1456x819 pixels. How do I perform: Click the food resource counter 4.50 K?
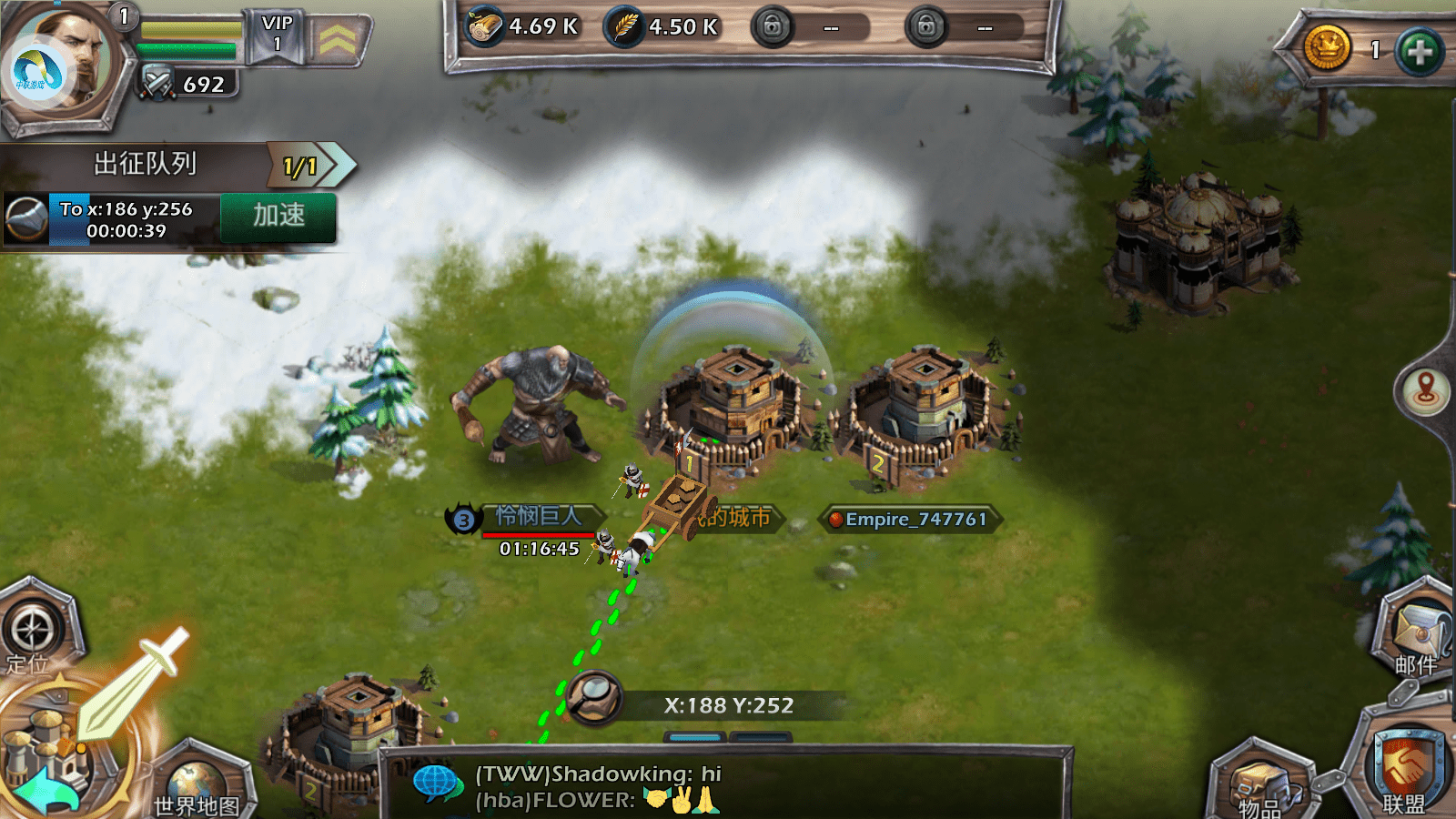pos(663,27)
